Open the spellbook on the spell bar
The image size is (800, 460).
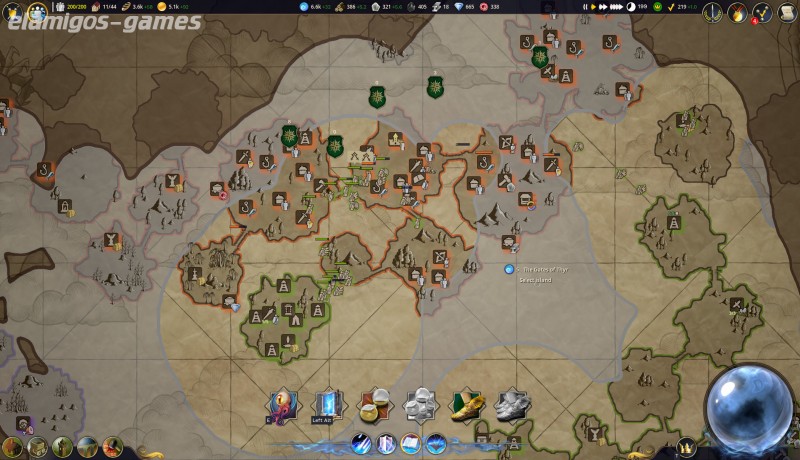coord(411,443)
